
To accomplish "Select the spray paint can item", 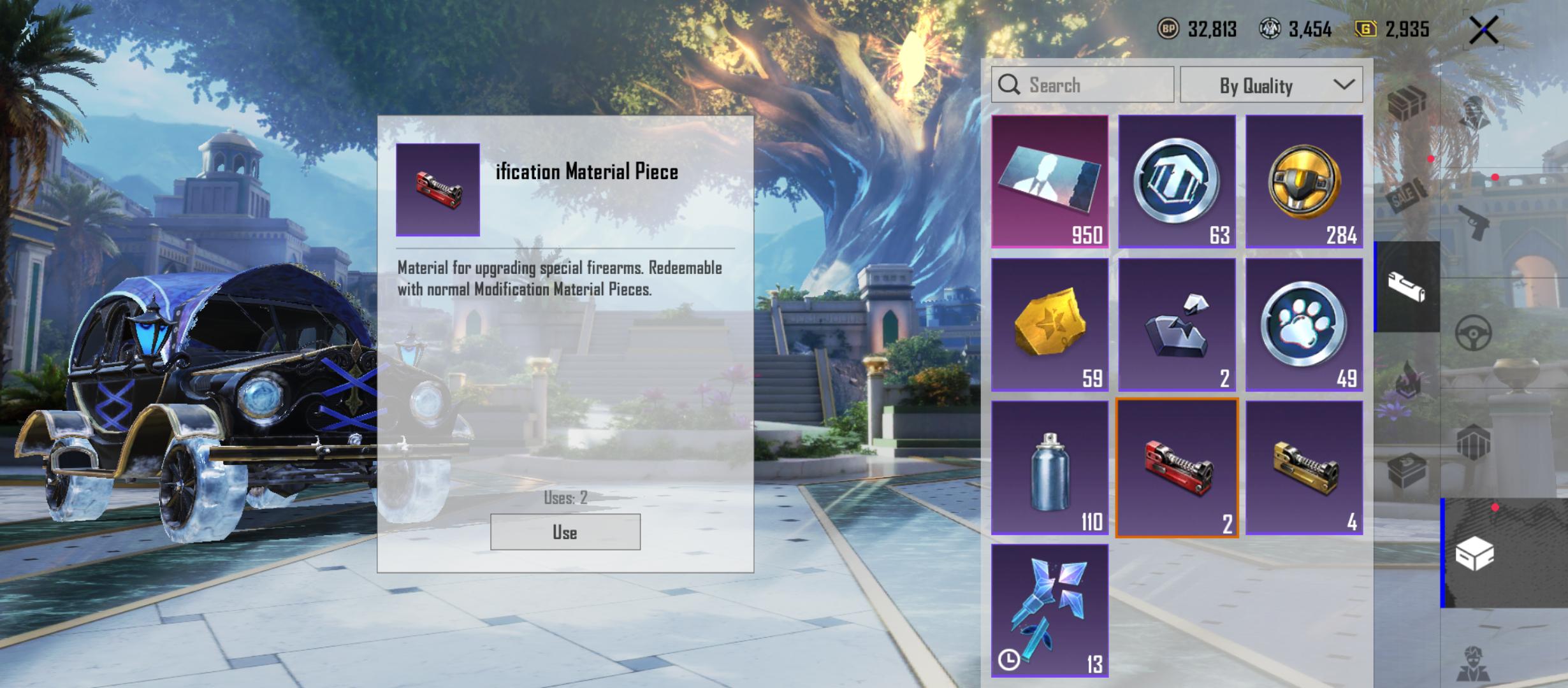I will pos(1050,468).
